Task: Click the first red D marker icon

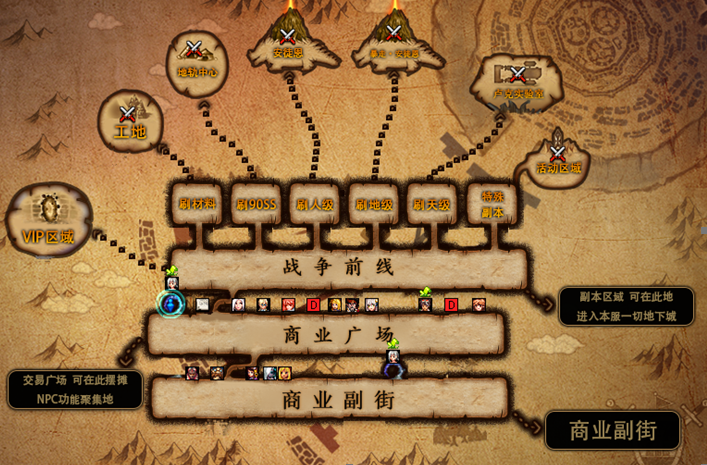Action: tap(313, 305)
